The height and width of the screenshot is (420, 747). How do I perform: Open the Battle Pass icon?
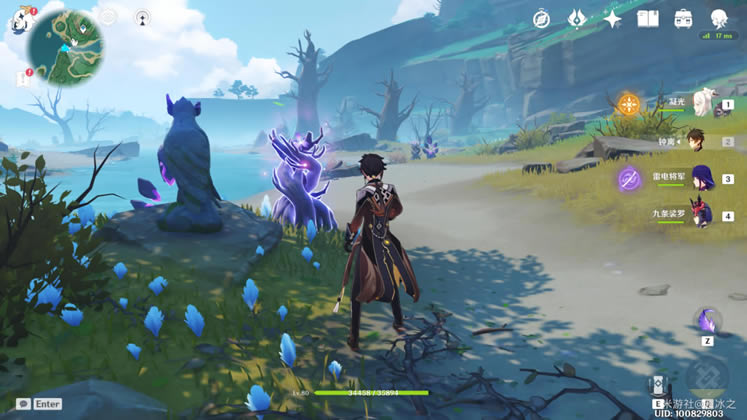[x=577, y=19]
